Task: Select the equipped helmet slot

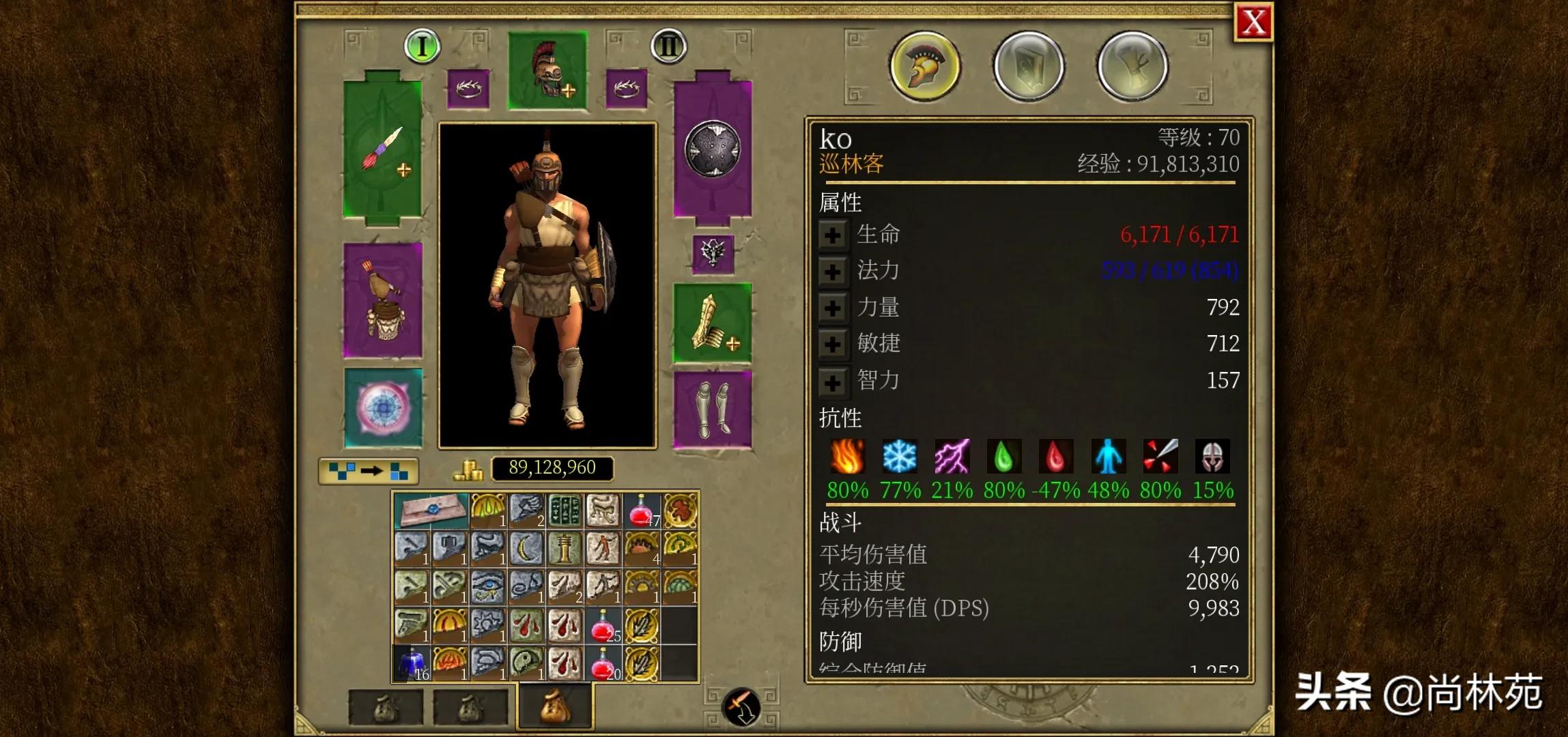Action: point(547,70)
